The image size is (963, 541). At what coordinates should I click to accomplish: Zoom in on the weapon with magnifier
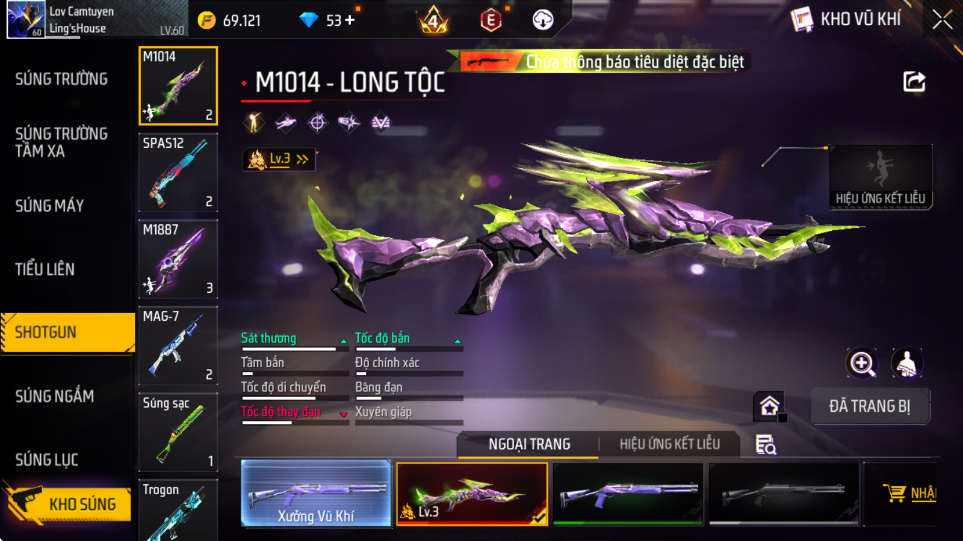862,363
